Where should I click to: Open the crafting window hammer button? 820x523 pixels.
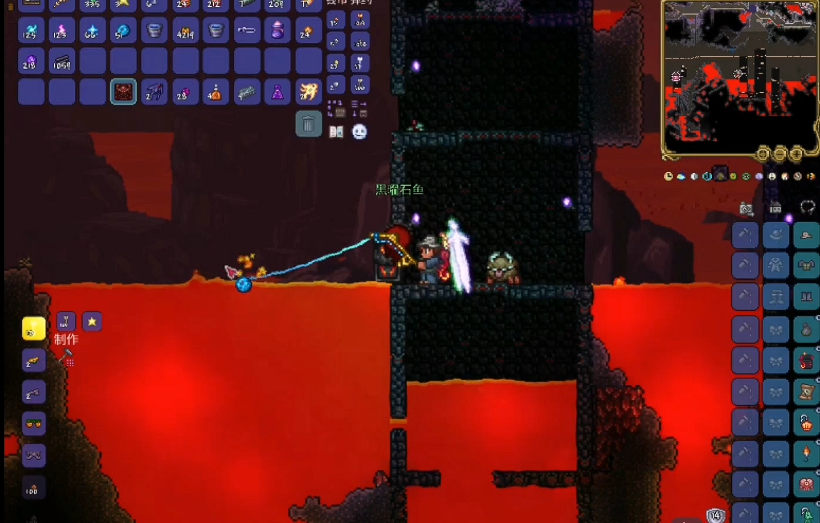(x=67, y=356)
